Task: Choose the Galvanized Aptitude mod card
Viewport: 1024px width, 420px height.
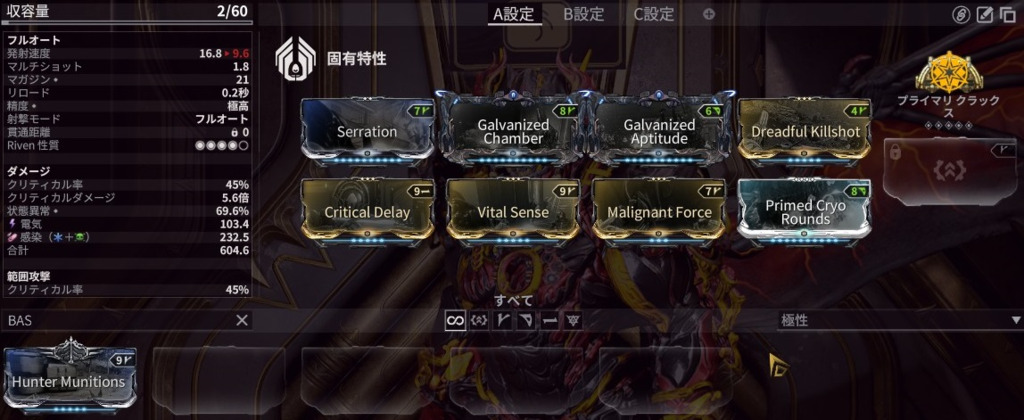Action: coord(659,131)
